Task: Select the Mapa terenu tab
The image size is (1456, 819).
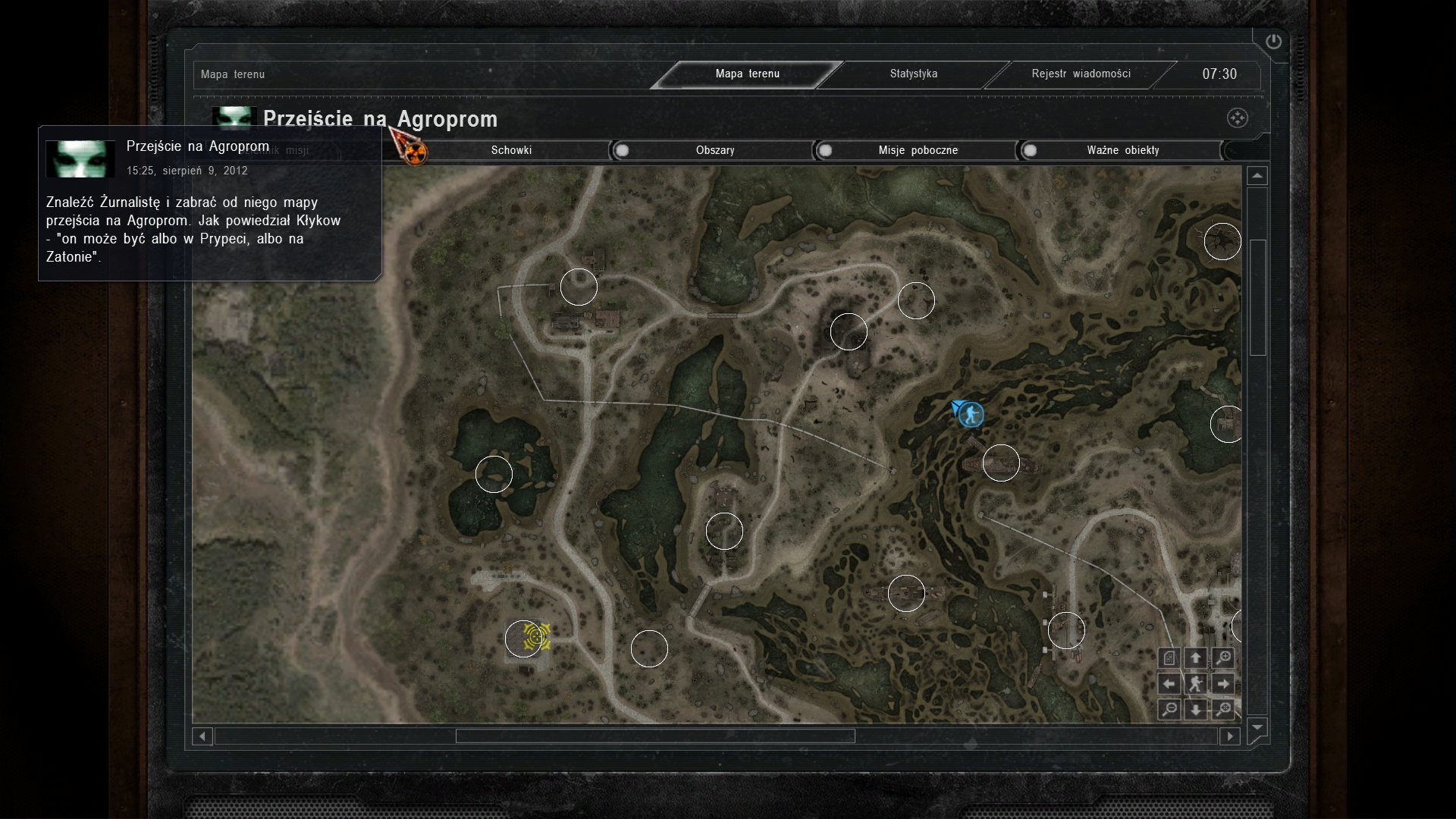Action: tap(747, 74)
